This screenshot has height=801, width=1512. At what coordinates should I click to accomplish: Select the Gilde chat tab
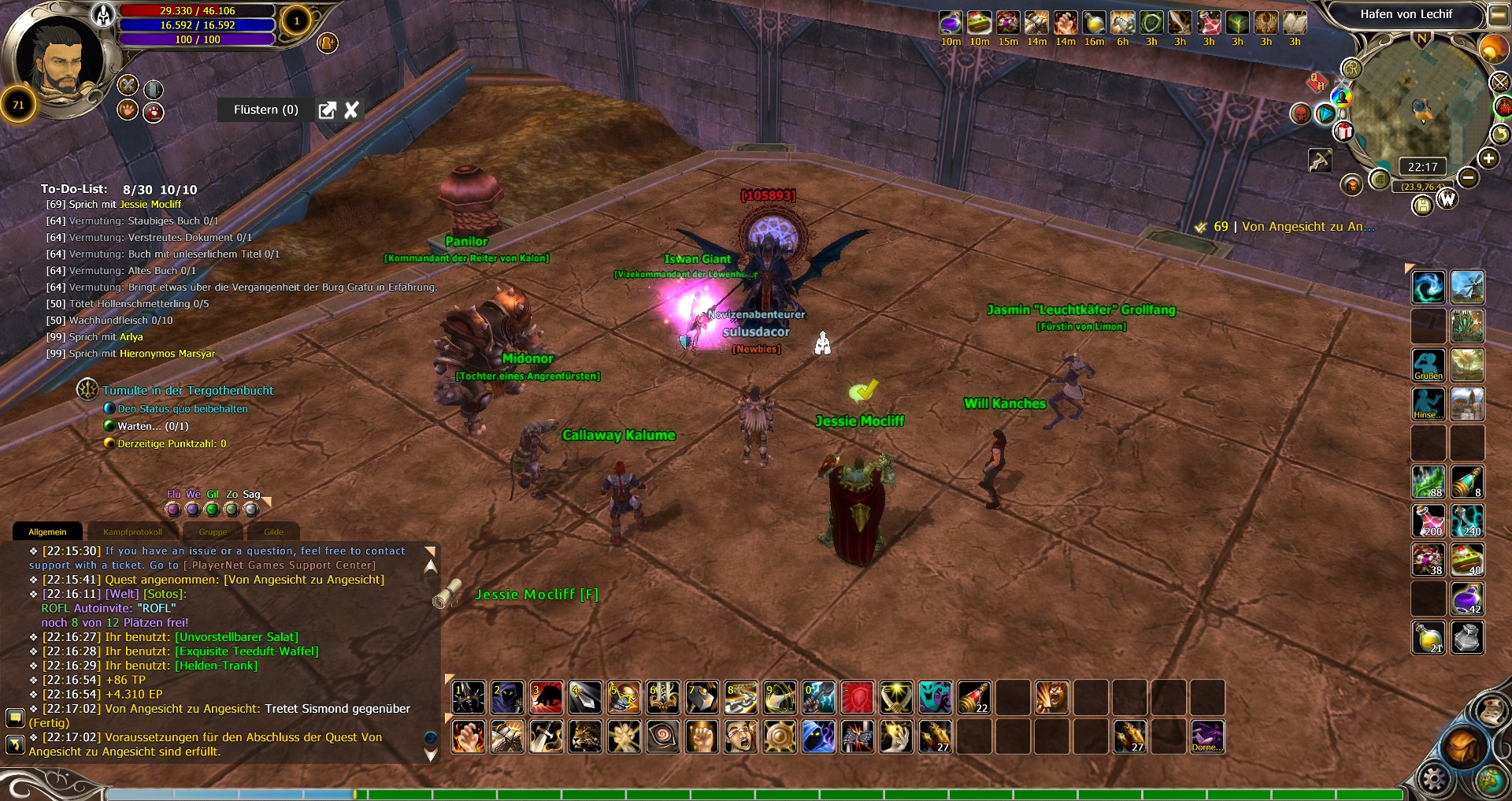273,532
